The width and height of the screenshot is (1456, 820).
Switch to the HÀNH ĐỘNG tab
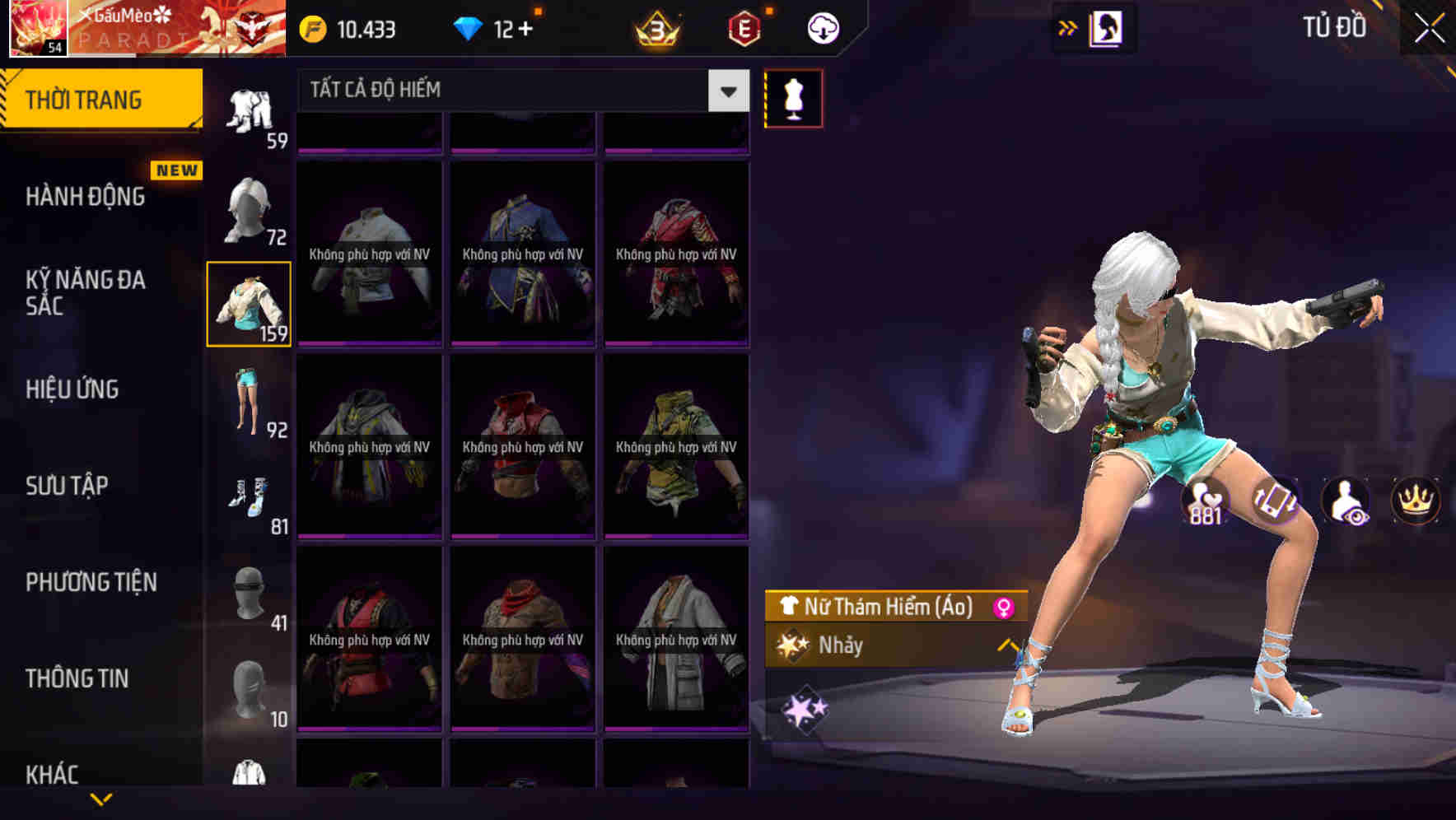(85, 198)
